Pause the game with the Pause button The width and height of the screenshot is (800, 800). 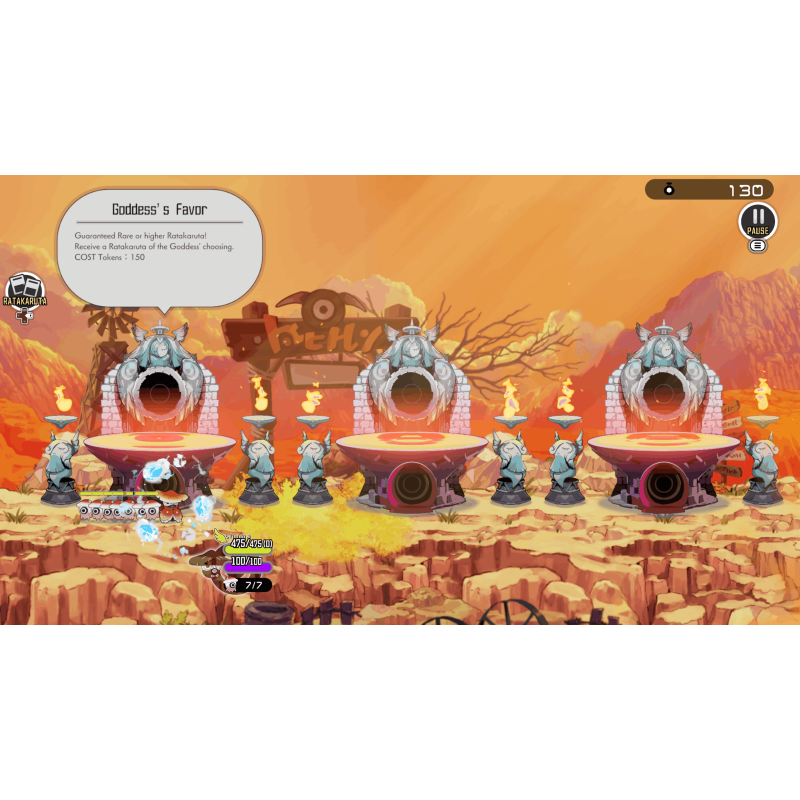click(x=758, y=220)
